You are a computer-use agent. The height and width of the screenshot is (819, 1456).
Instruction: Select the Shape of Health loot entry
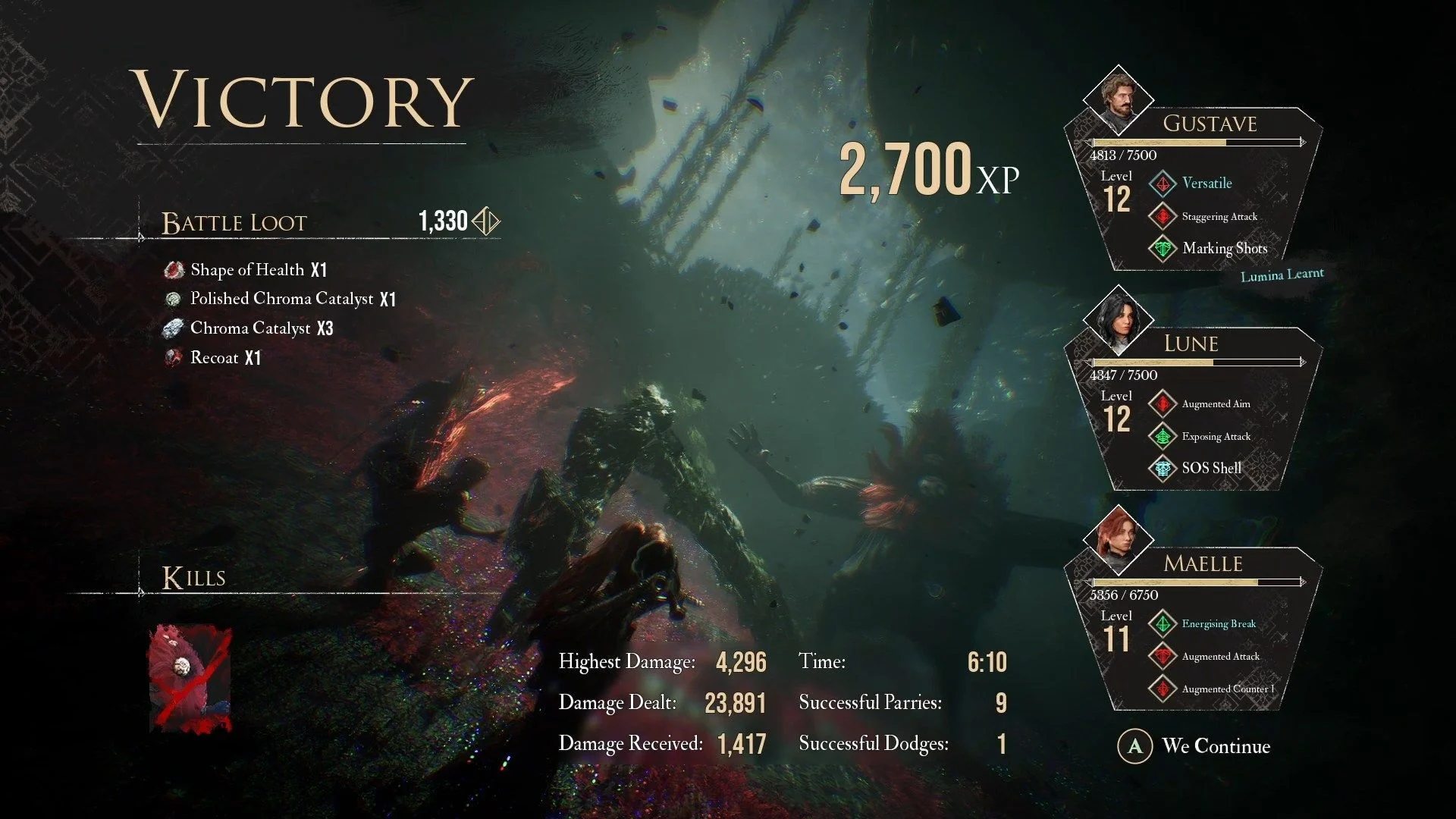247,270
